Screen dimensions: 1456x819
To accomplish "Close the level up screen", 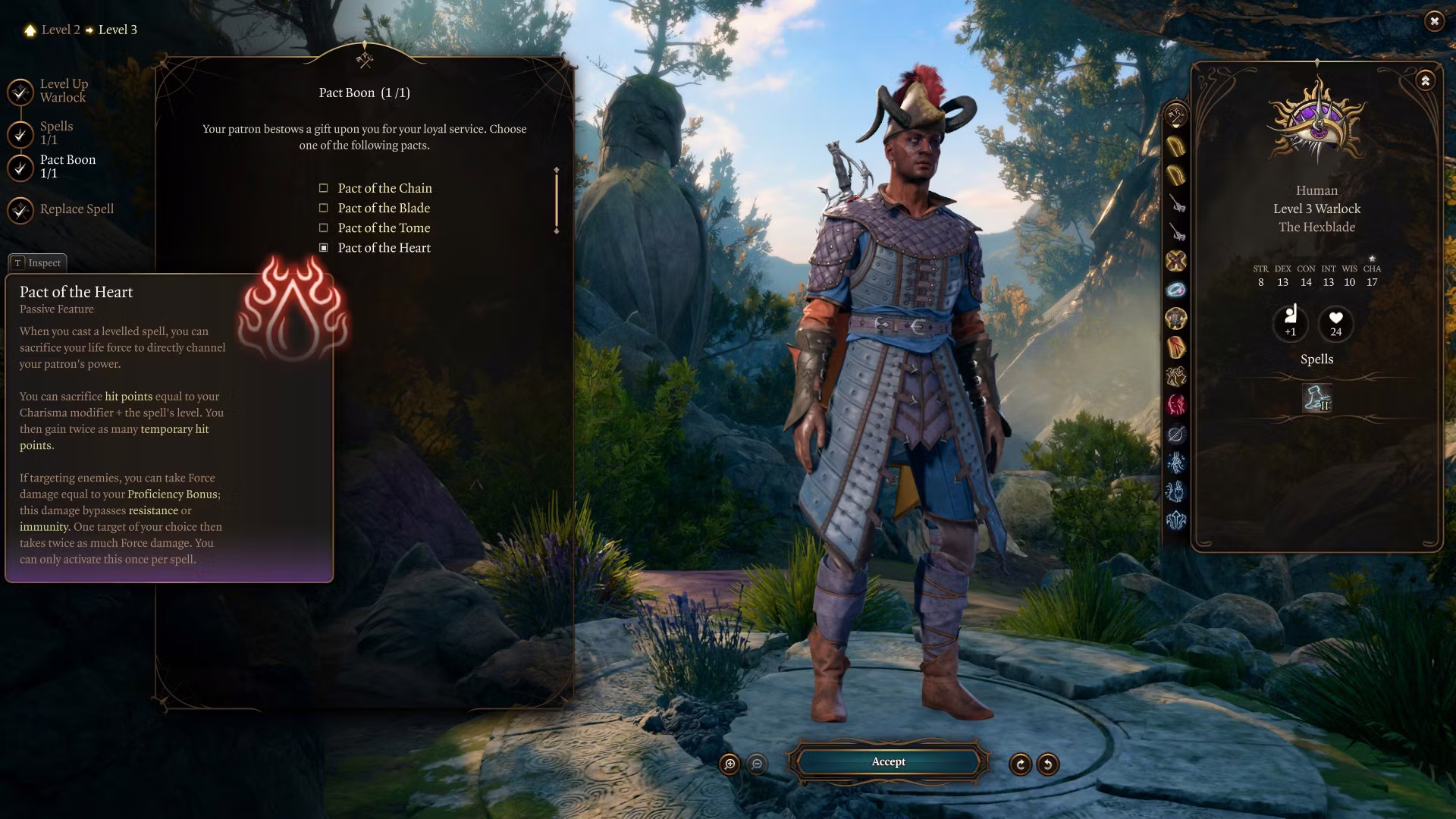I will click(1434, 21).
